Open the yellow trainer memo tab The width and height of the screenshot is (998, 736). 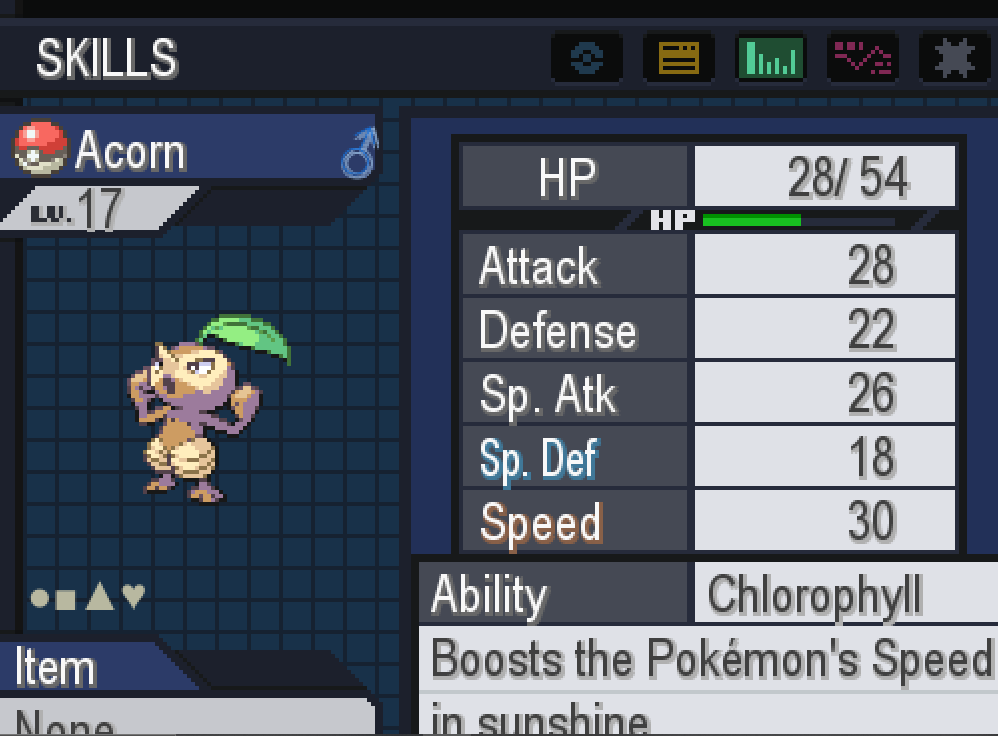(x=678, y=58)
